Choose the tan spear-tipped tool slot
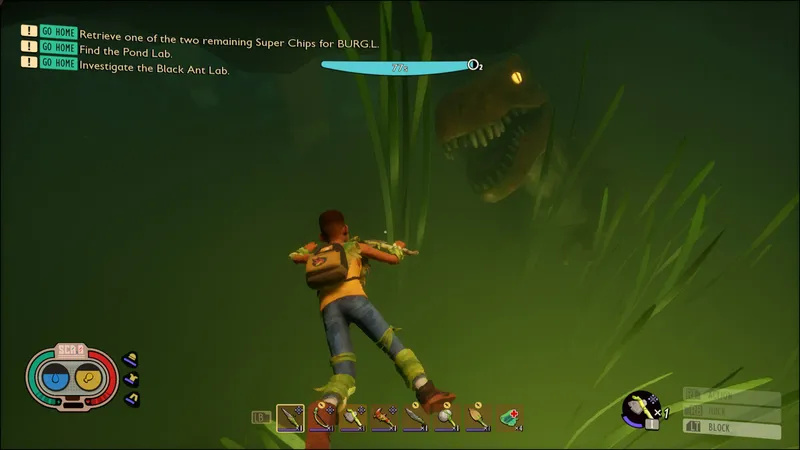The width and height of the screenshot is (800, 450). (477, 417)
